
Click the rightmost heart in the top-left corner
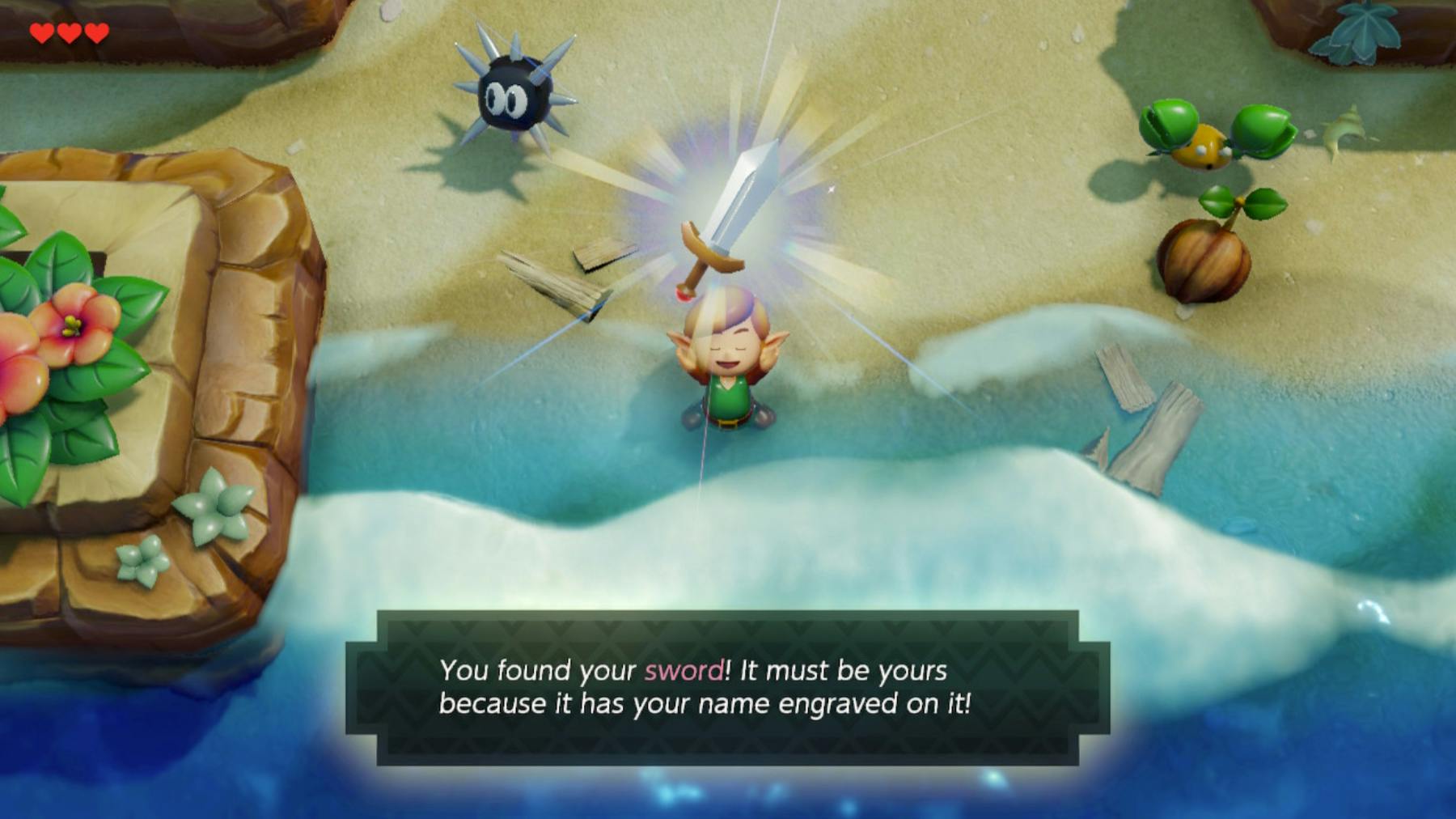tap(99, 34)
